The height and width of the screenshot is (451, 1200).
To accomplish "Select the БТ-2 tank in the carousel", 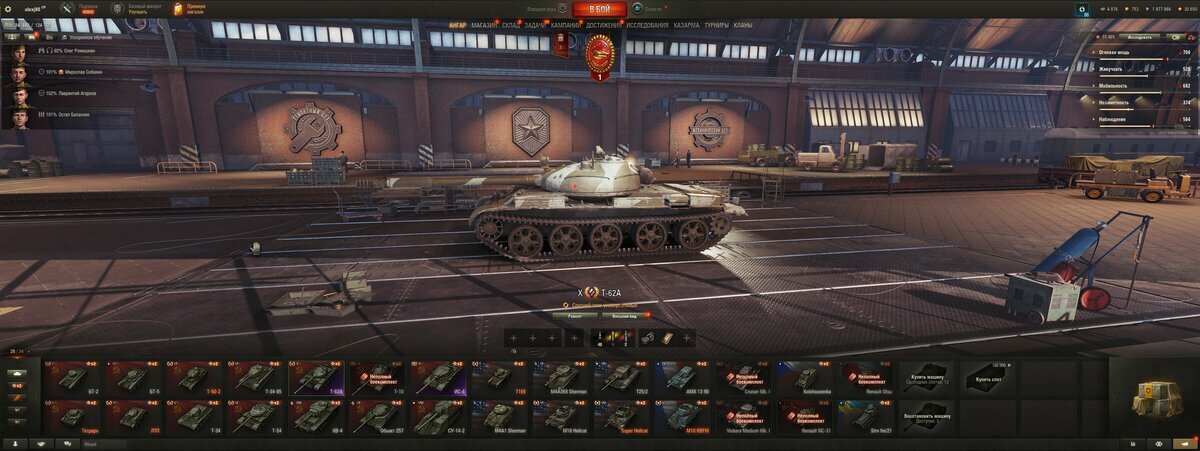I will click(x=72, y=377).
